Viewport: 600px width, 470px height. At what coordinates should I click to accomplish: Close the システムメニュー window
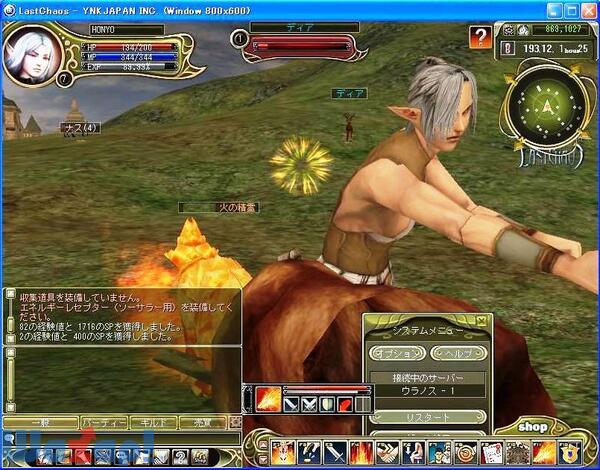[x=481, y=320]
